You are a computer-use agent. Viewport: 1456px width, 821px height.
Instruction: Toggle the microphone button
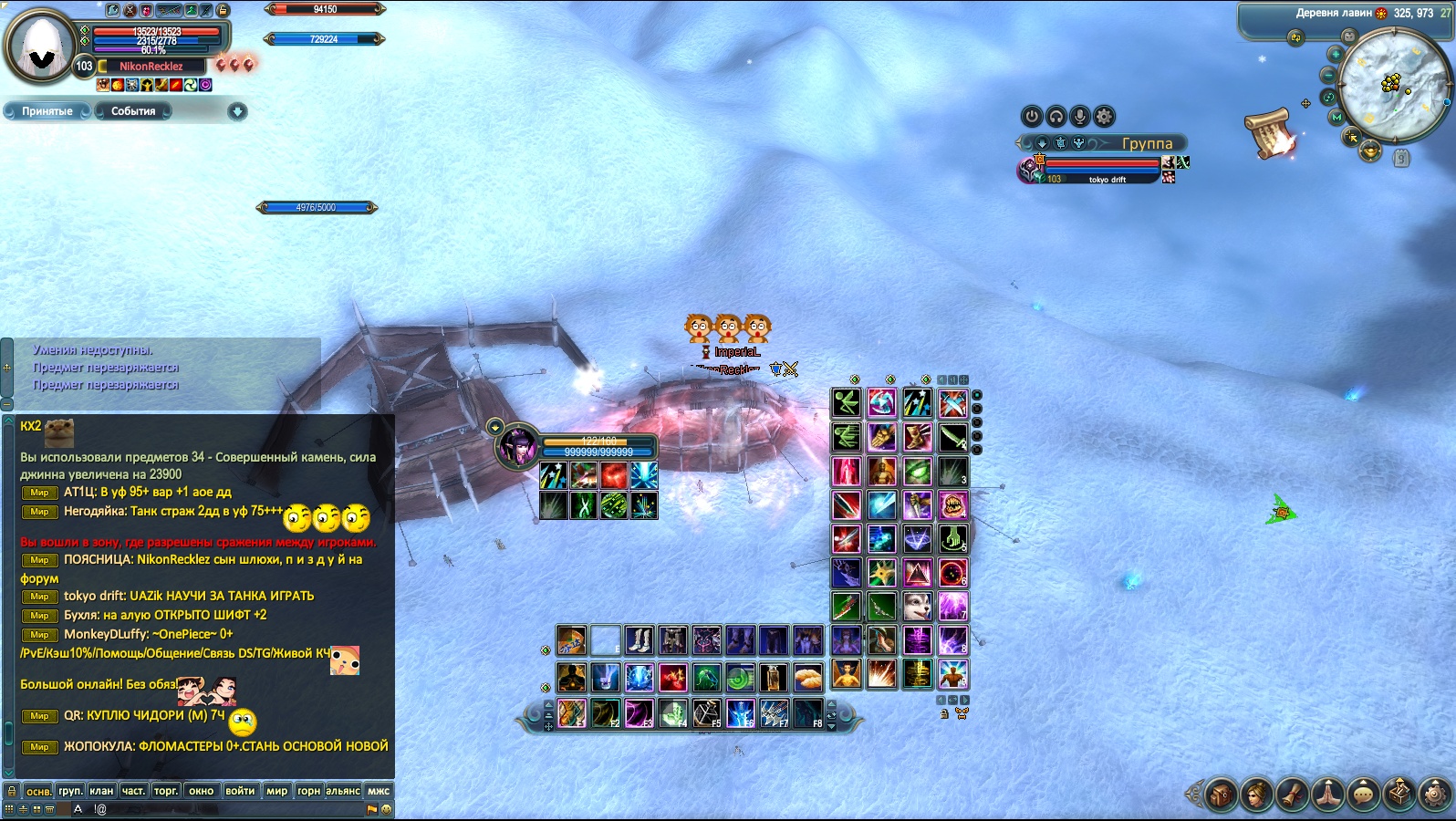pos(1080,116)
